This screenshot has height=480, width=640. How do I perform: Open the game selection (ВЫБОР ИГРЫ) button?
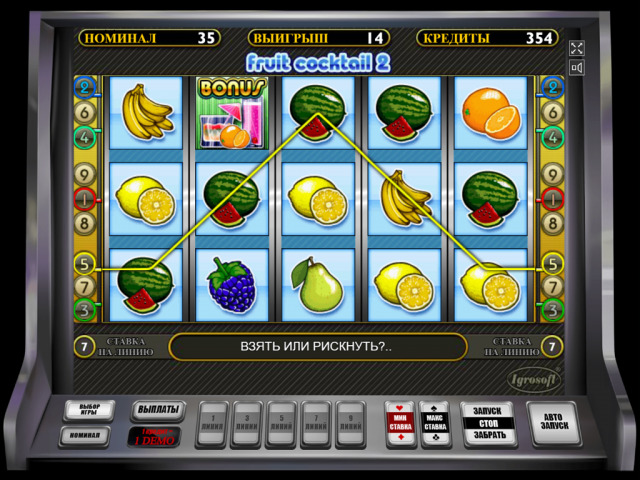coord(89,411)
